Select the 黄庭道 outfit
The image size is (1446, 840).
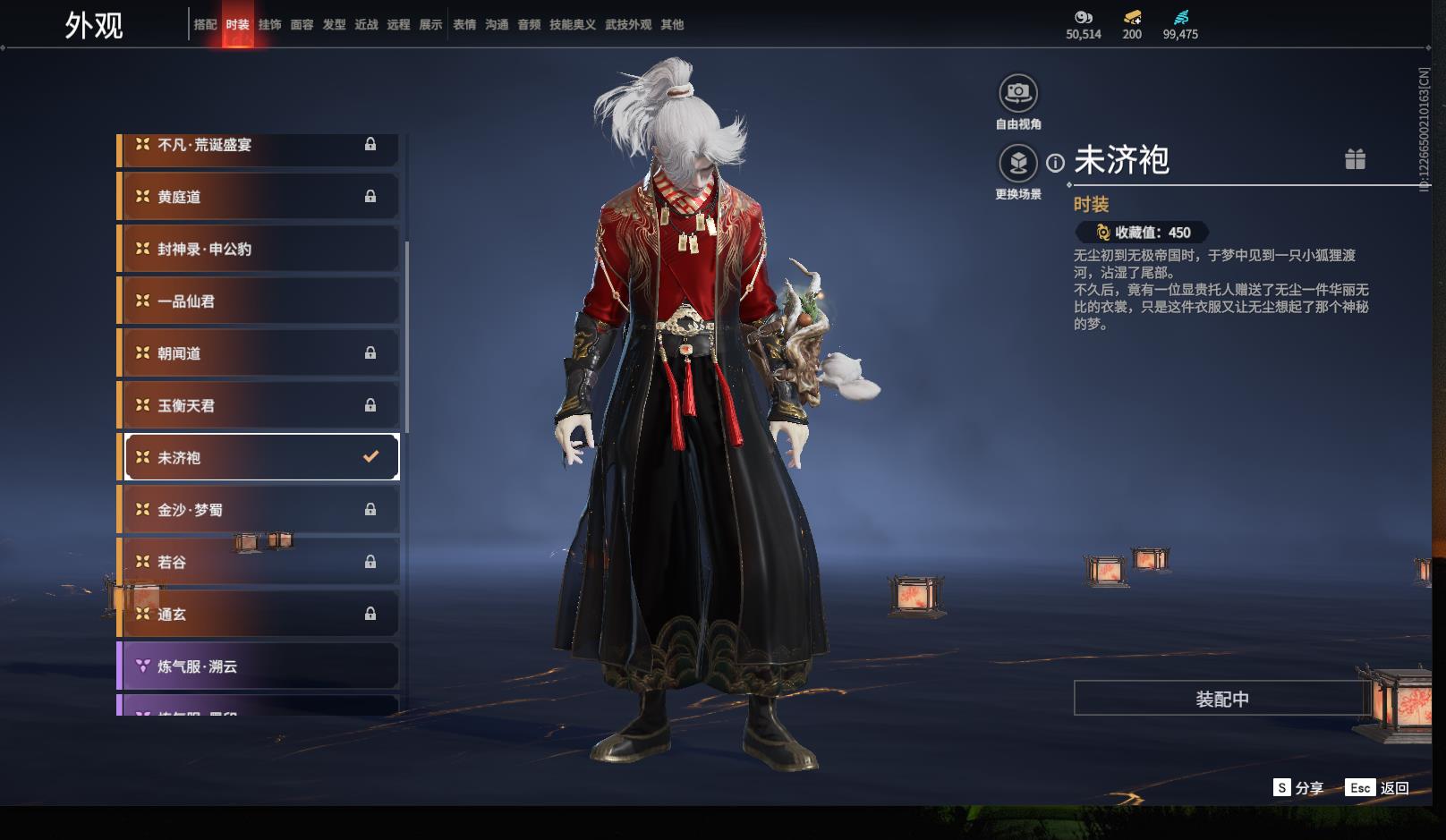[259, 197]
